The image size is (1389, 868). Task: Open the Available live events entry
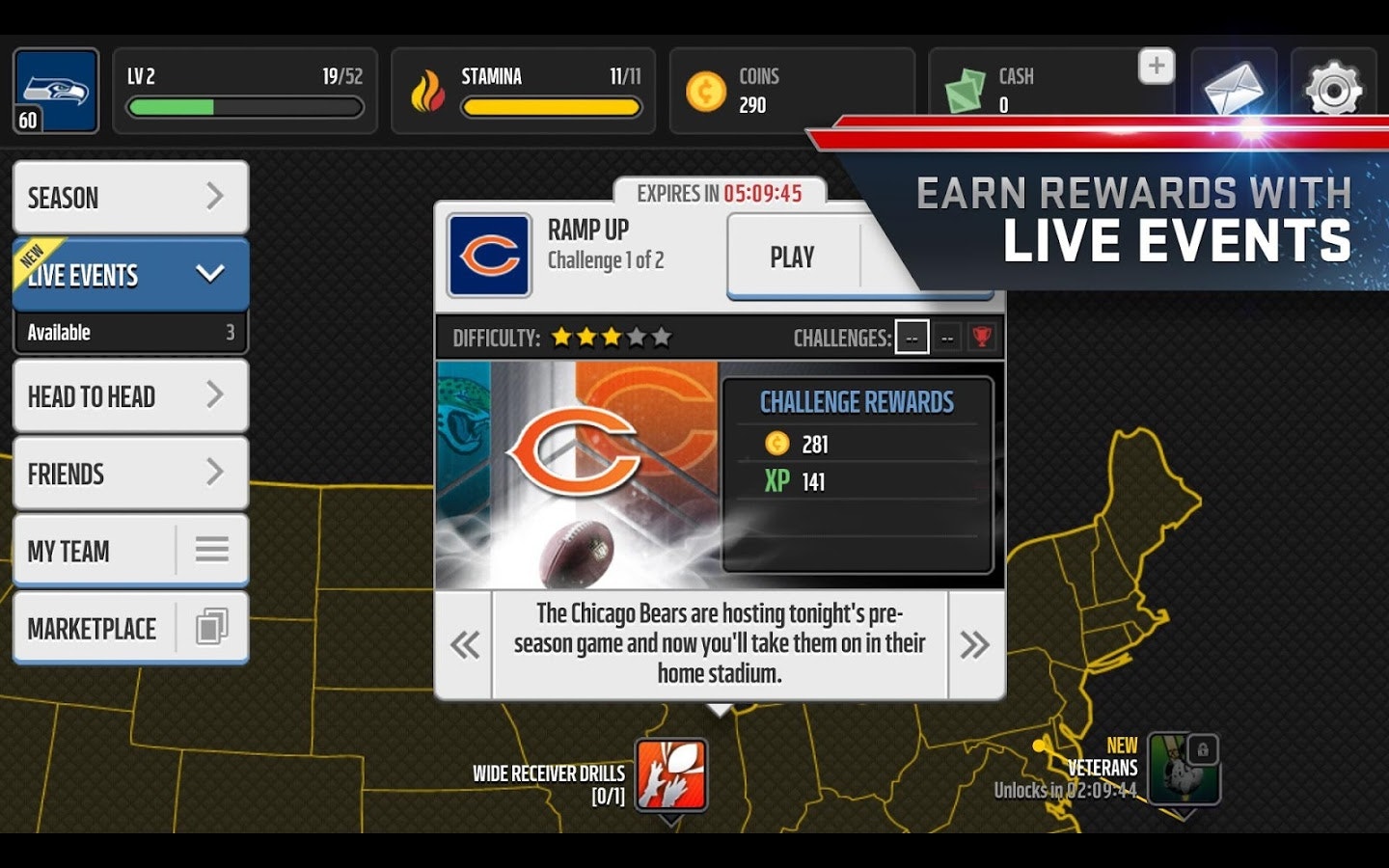pos(130,332)
